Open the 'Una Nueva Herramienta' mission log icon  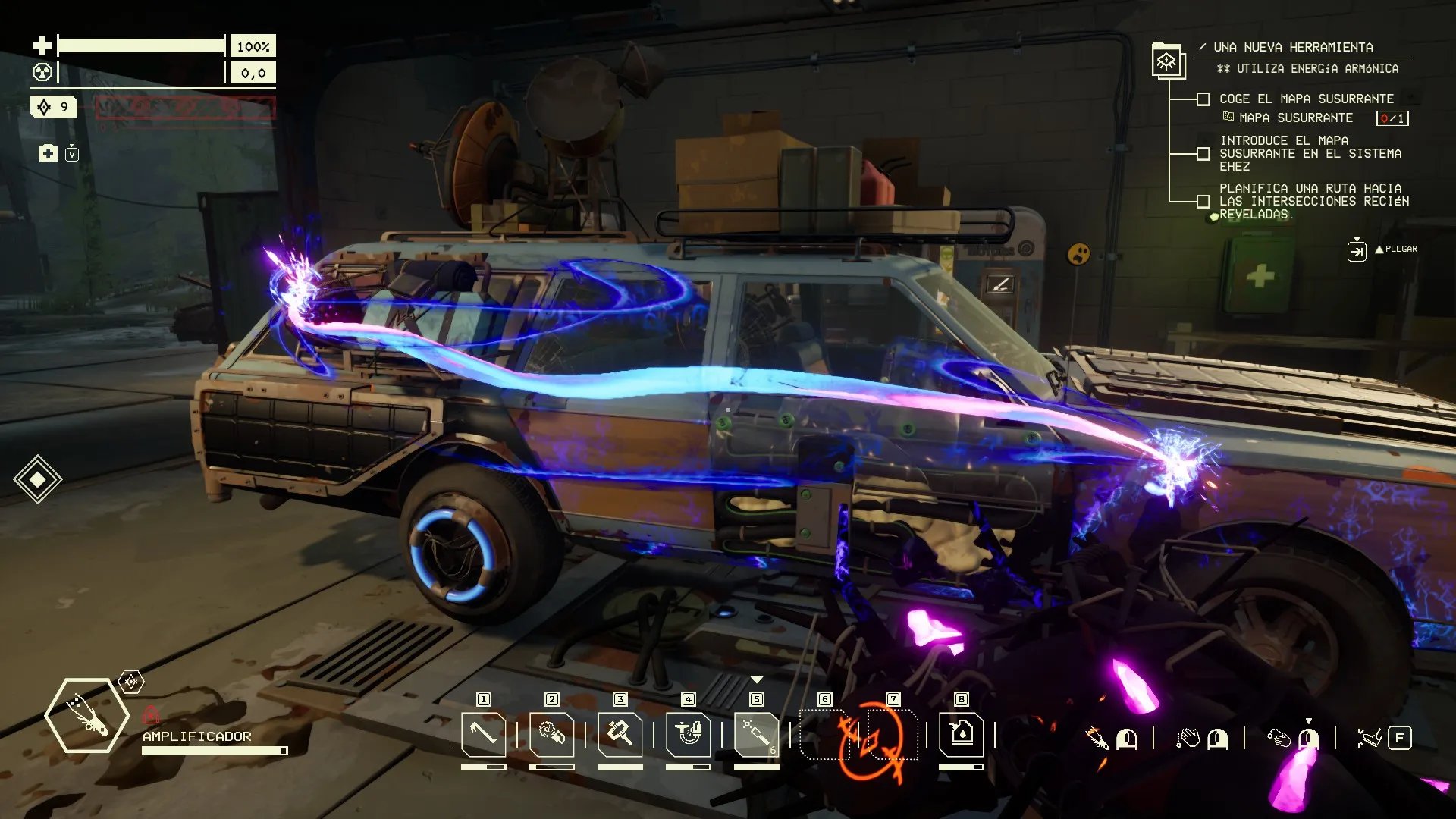[x=1167, y=61]
